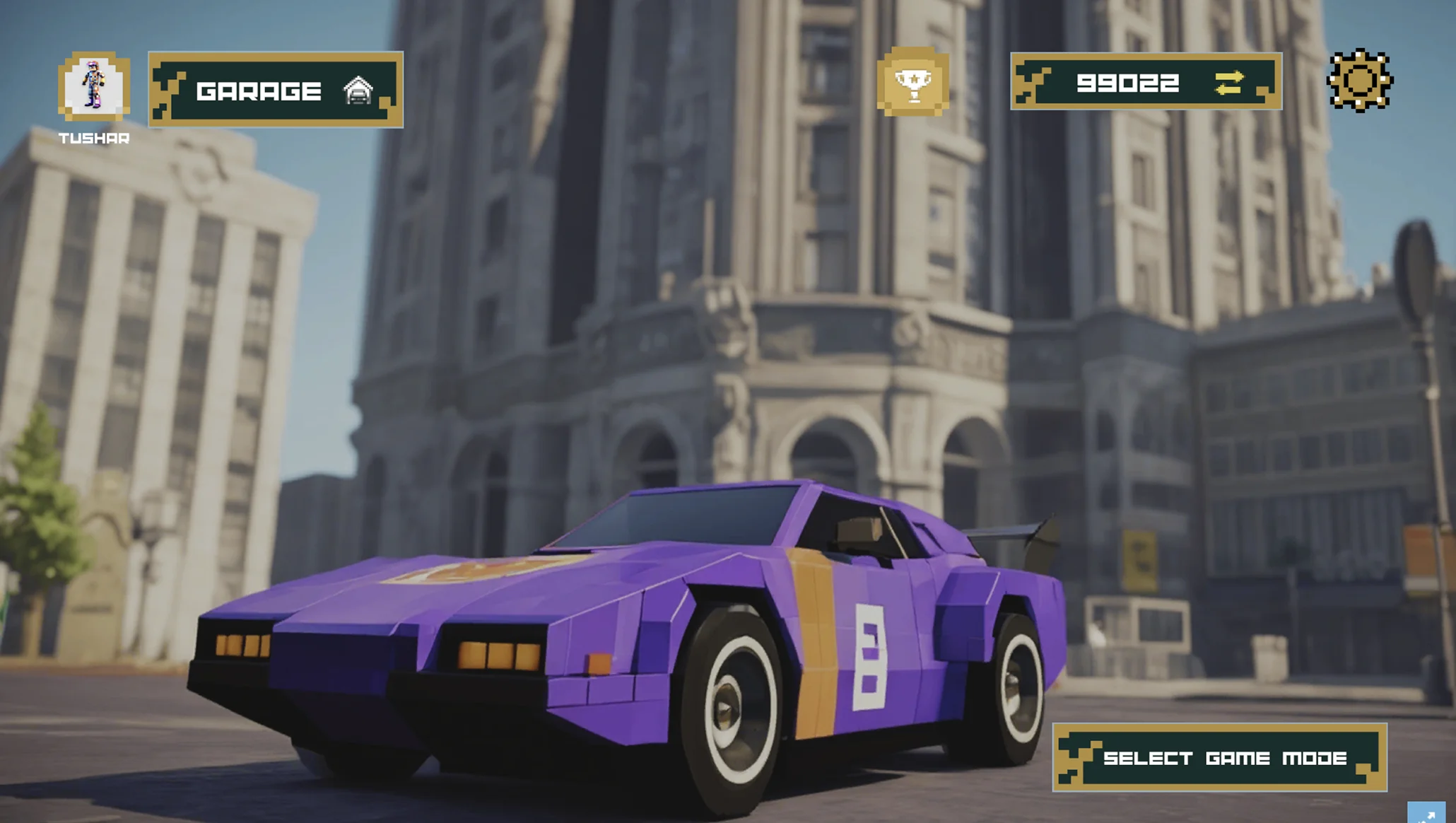Click the Tushar player avatar
The image size is (1456, 823).
tap(94, 86)
